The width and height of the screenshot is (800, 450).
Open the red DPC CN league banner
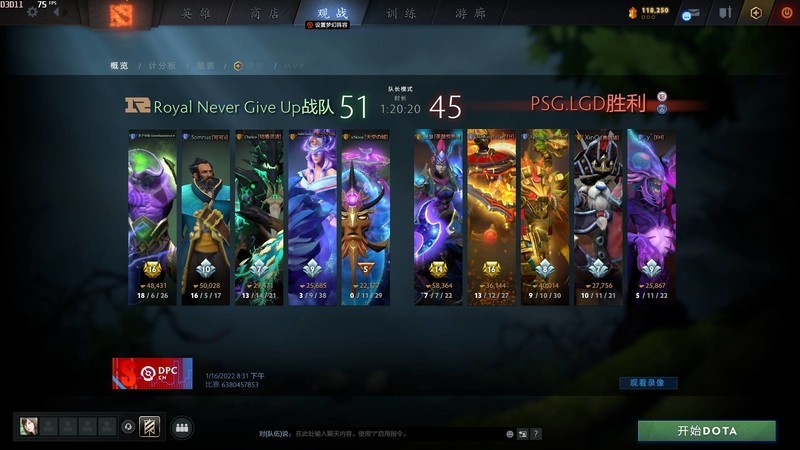152,373
